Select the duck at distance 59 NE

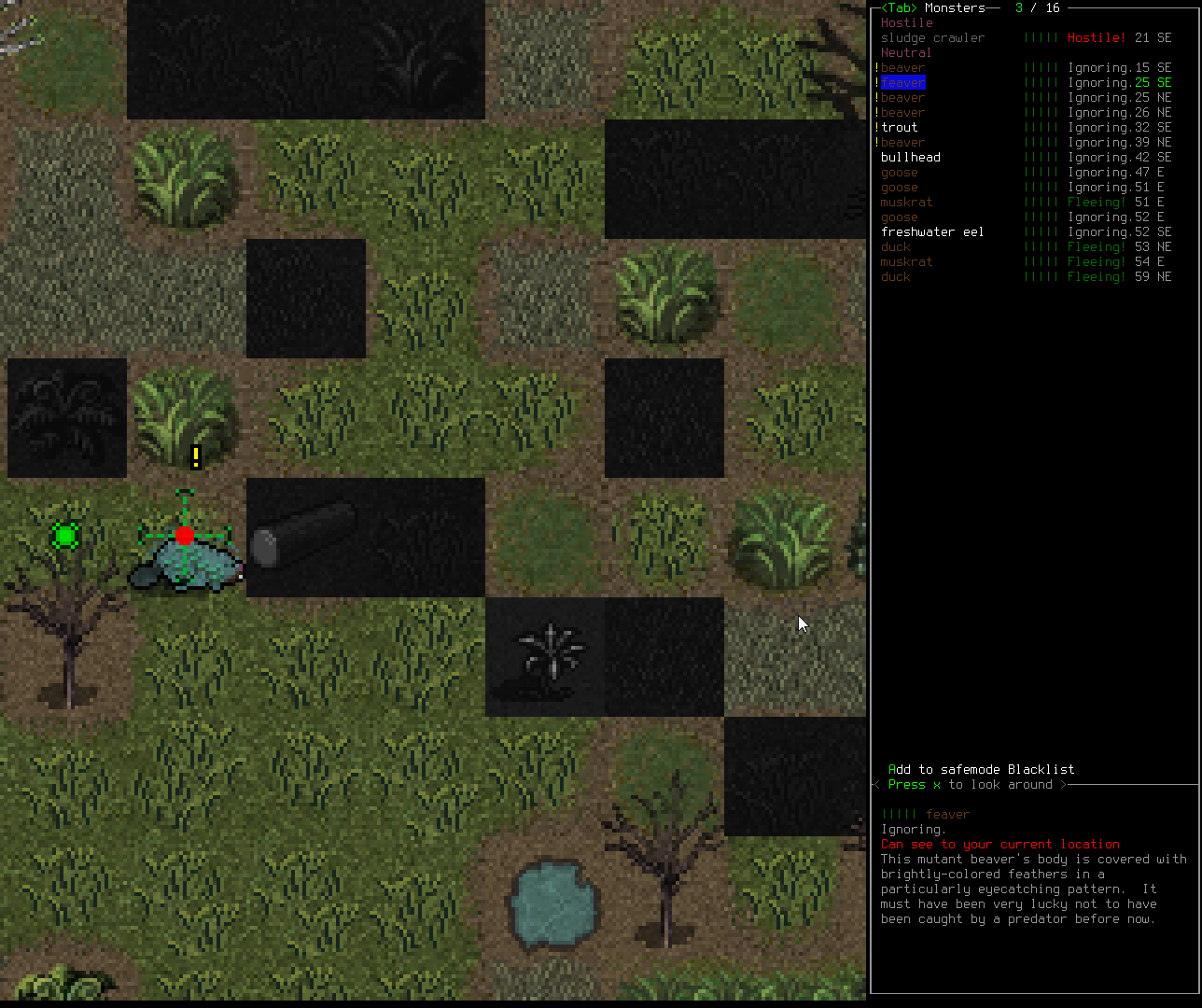895,277
